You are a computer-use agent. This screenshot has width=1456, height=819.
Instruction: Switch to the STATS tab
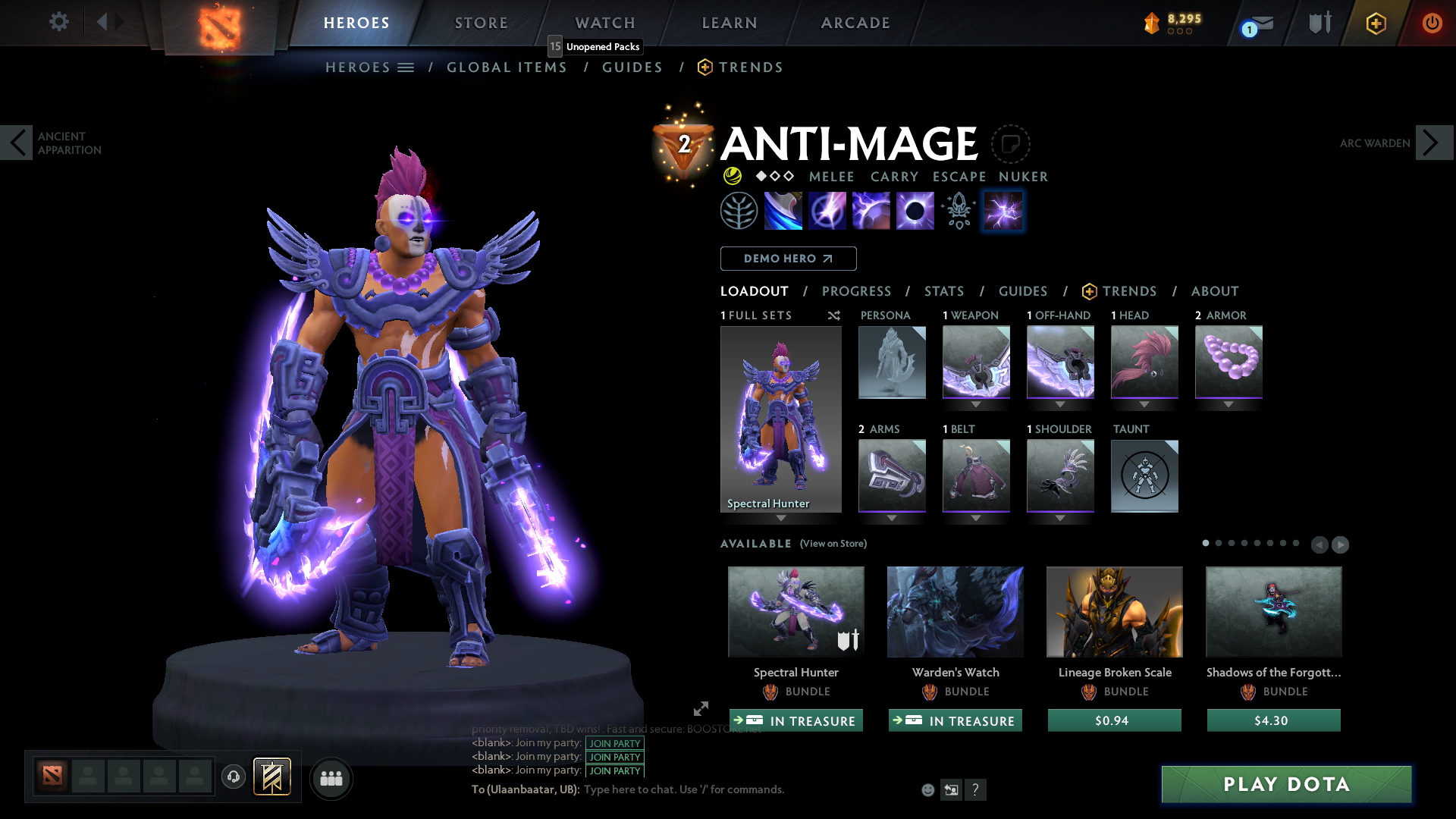point(943,291)
